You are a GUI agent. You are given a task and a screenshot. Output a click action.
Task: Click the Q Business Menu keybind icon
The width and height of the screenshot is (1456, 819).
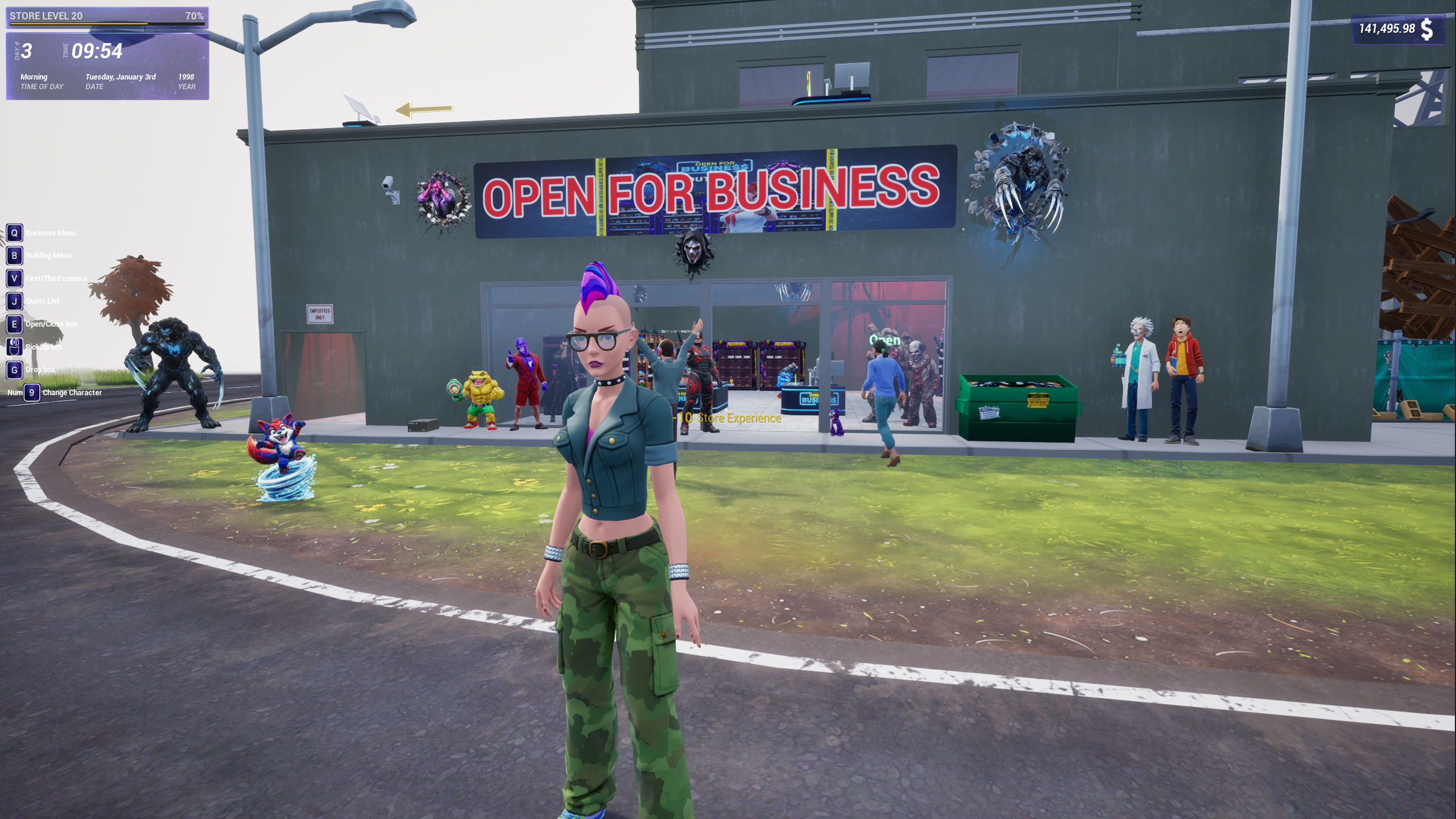tap(15, 233)
